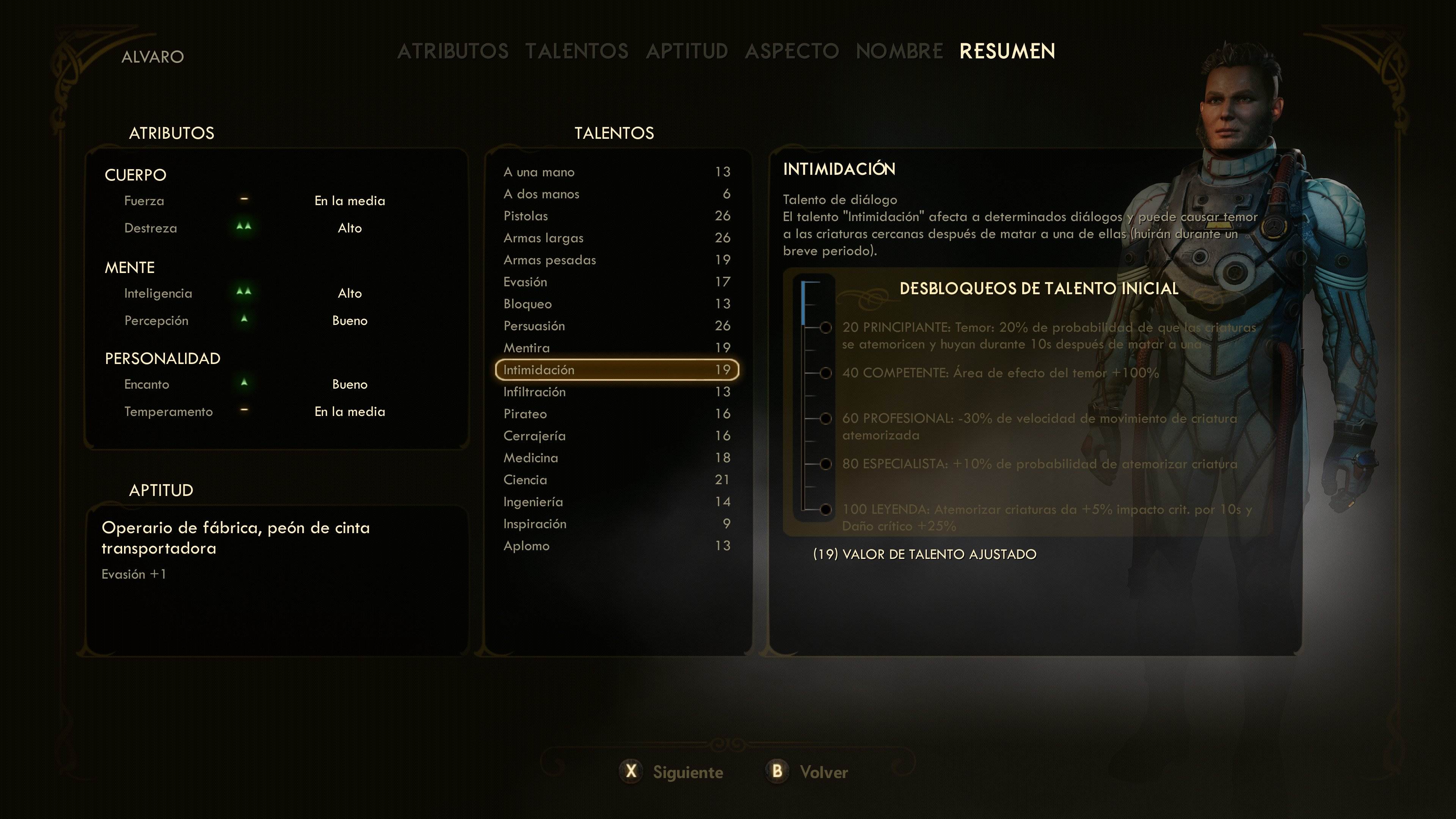Highlight the A dos manos talent

point(616,194)
